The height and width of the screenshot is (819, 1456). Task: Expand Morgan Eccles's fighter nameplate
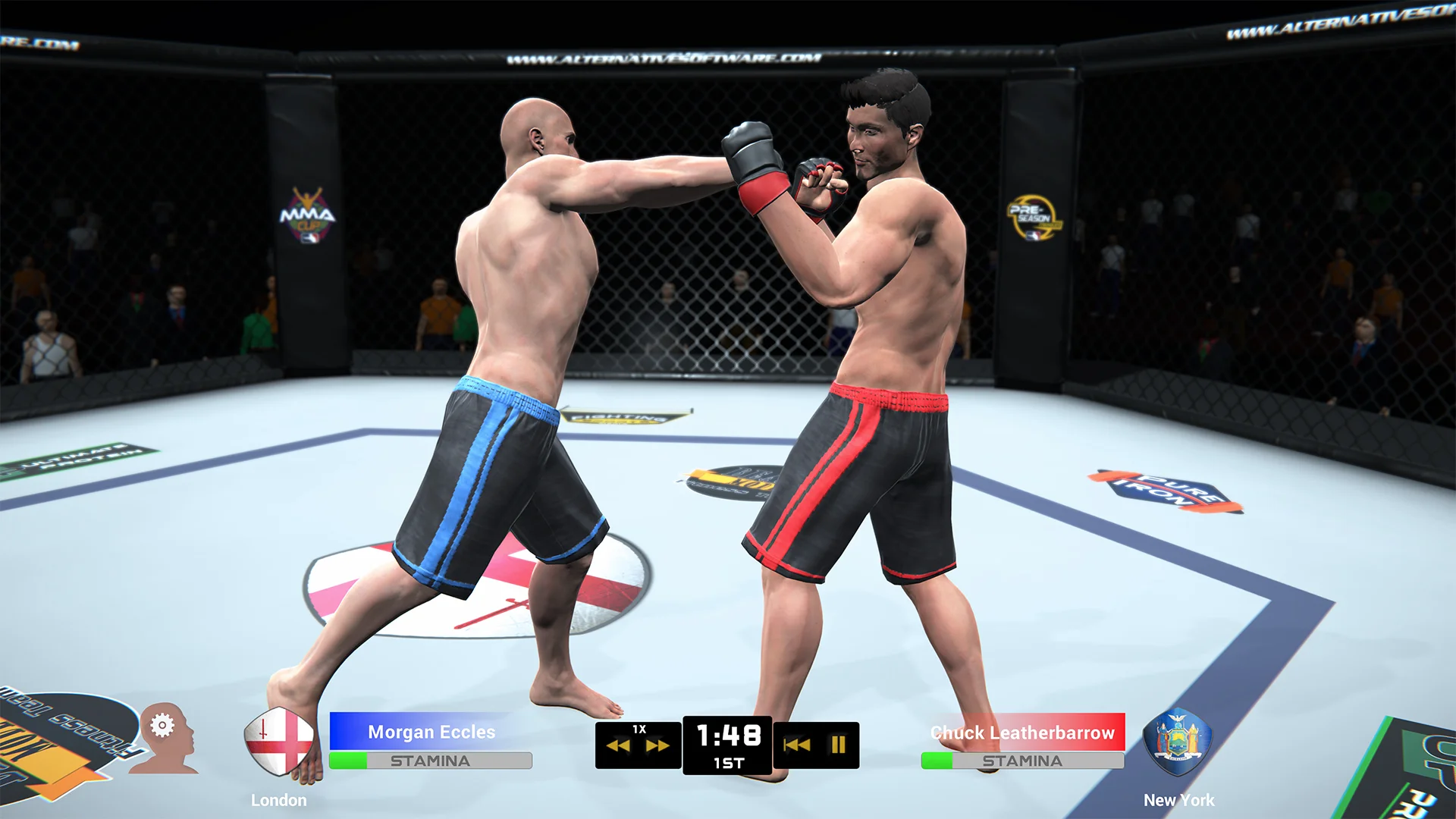point(431,732)
